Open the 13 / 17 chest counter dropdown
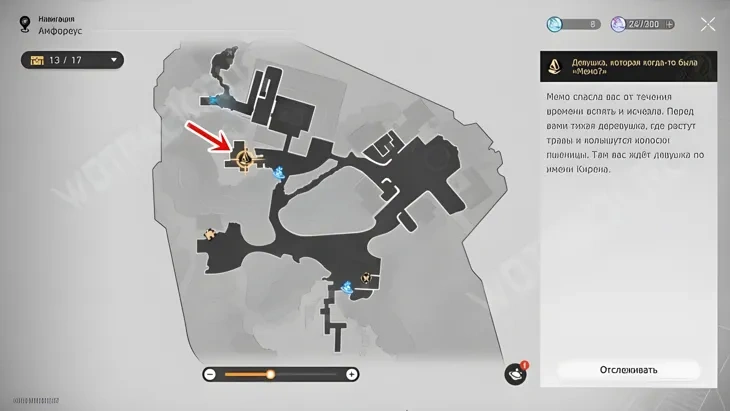 coord(72,61)
